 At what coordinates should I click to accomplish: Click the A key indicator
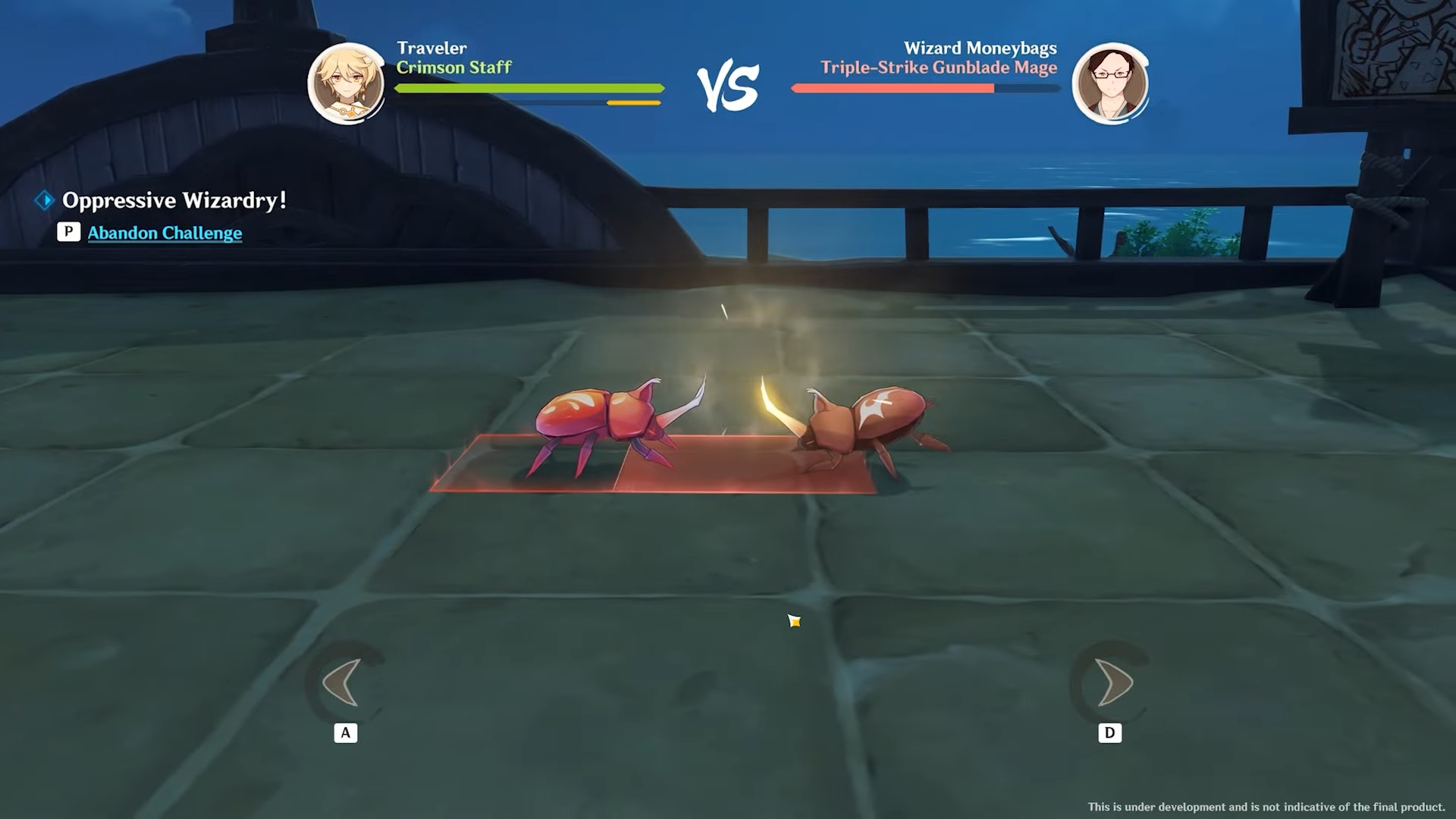coord(346,732)
